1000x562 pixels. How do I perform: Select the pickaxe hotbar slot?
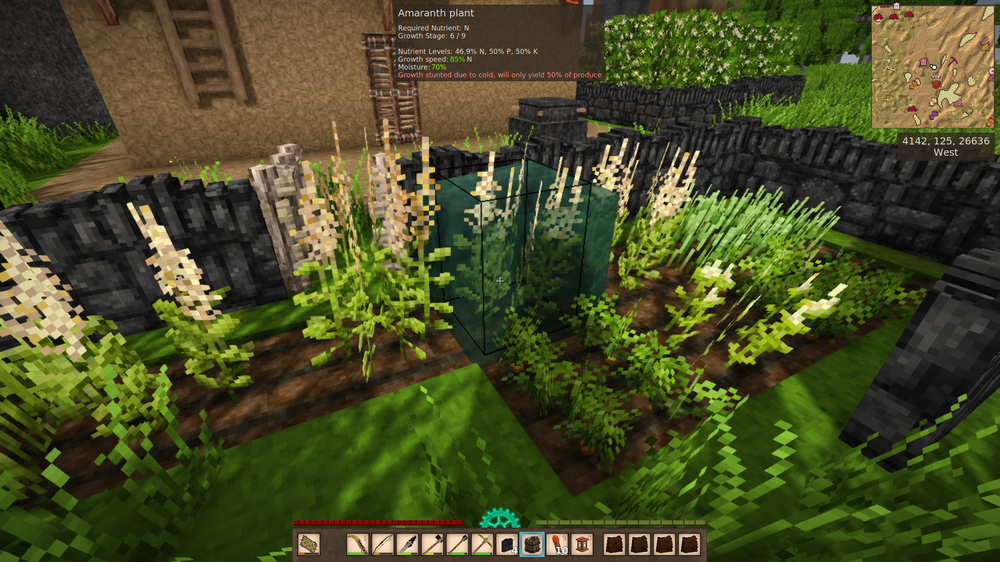[482, 544]
